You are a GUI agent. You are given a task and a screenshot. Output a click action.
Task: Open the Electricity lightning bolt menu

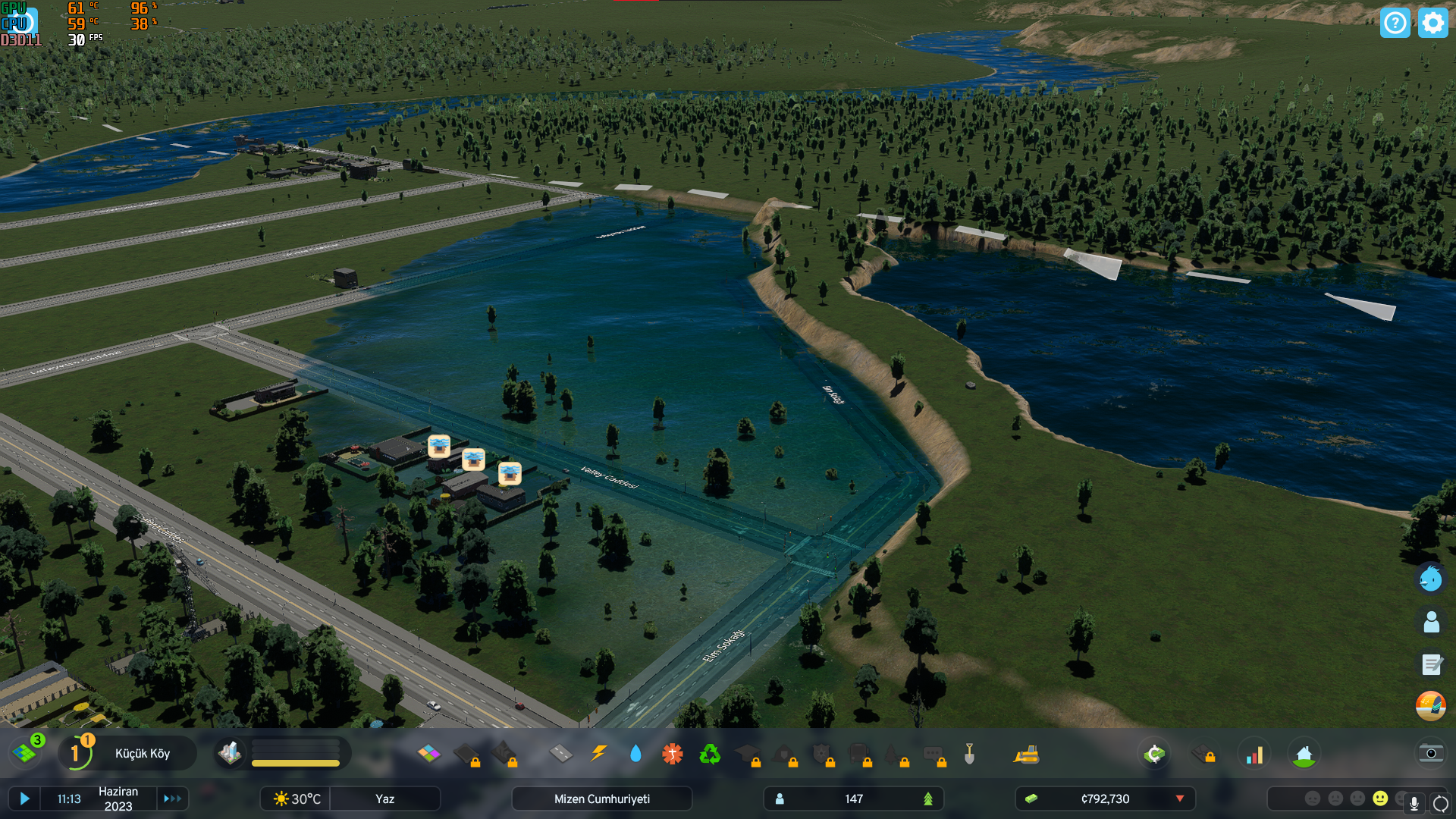click(x=599, y=754)
